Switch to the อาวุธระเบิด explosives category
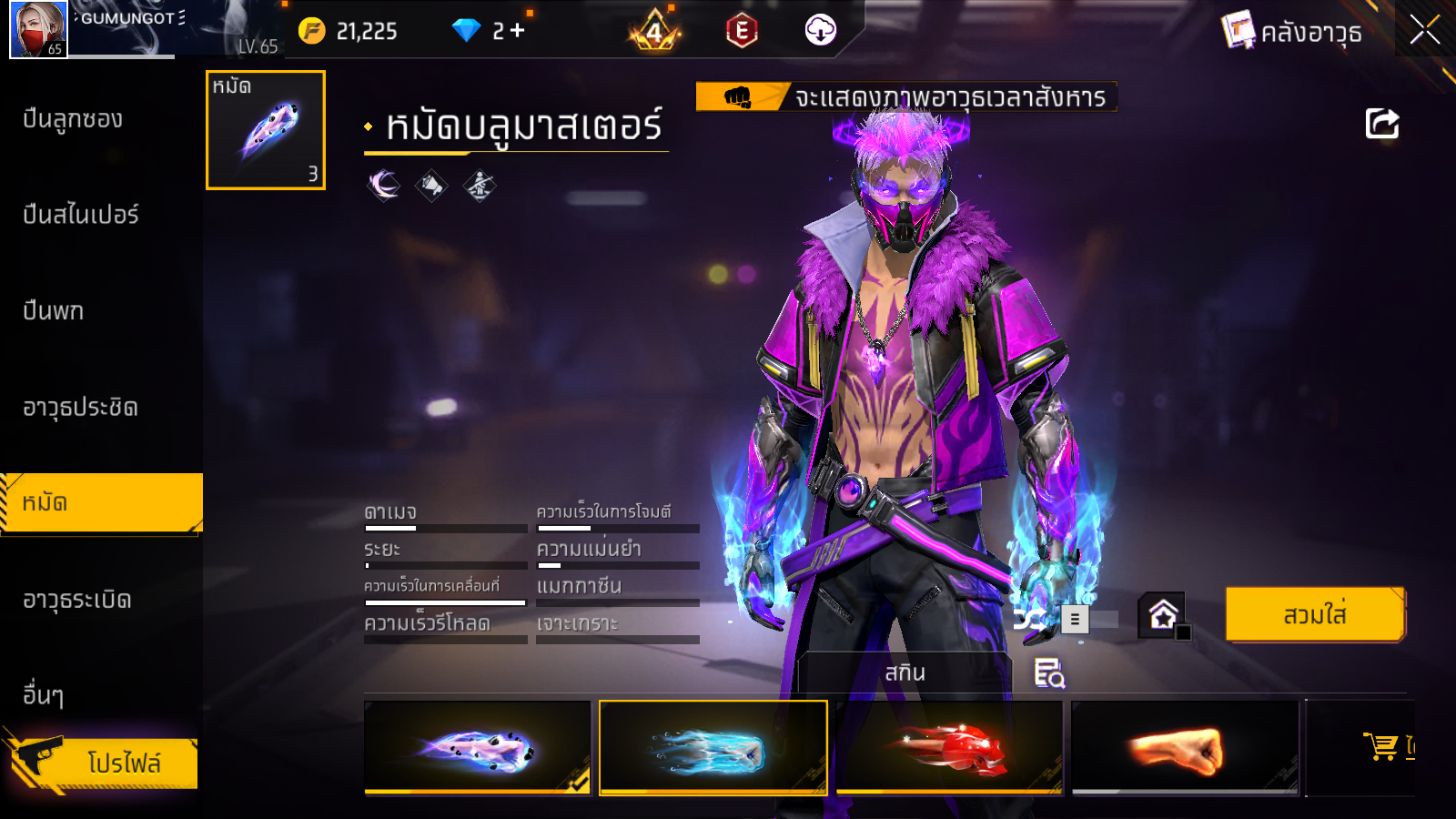This screenshot has width=1456, height=819. (77, 600)
